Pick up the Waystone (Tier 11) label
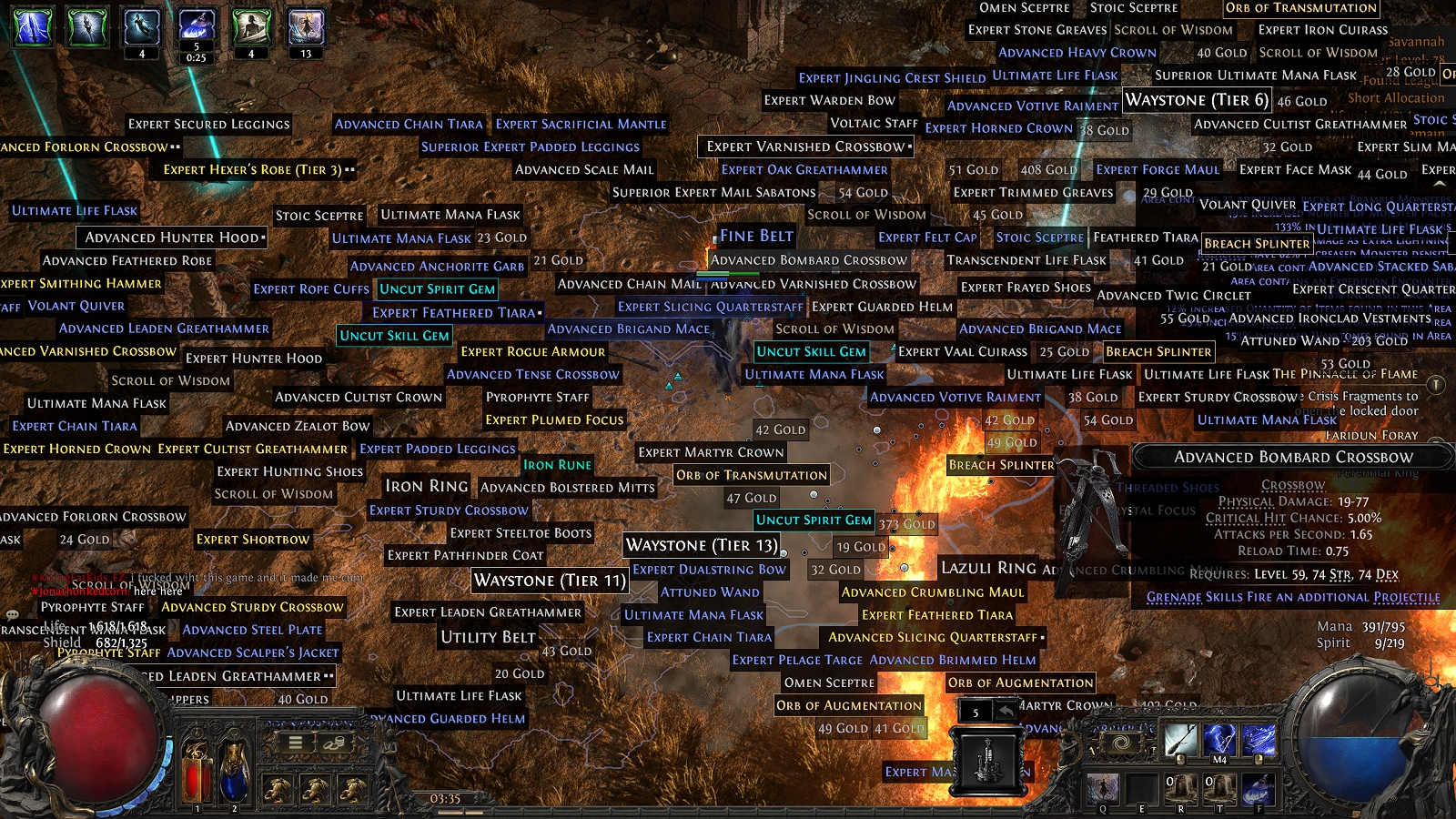The height and width of the screenshot is (819, 1456). [x=550, y=581]
